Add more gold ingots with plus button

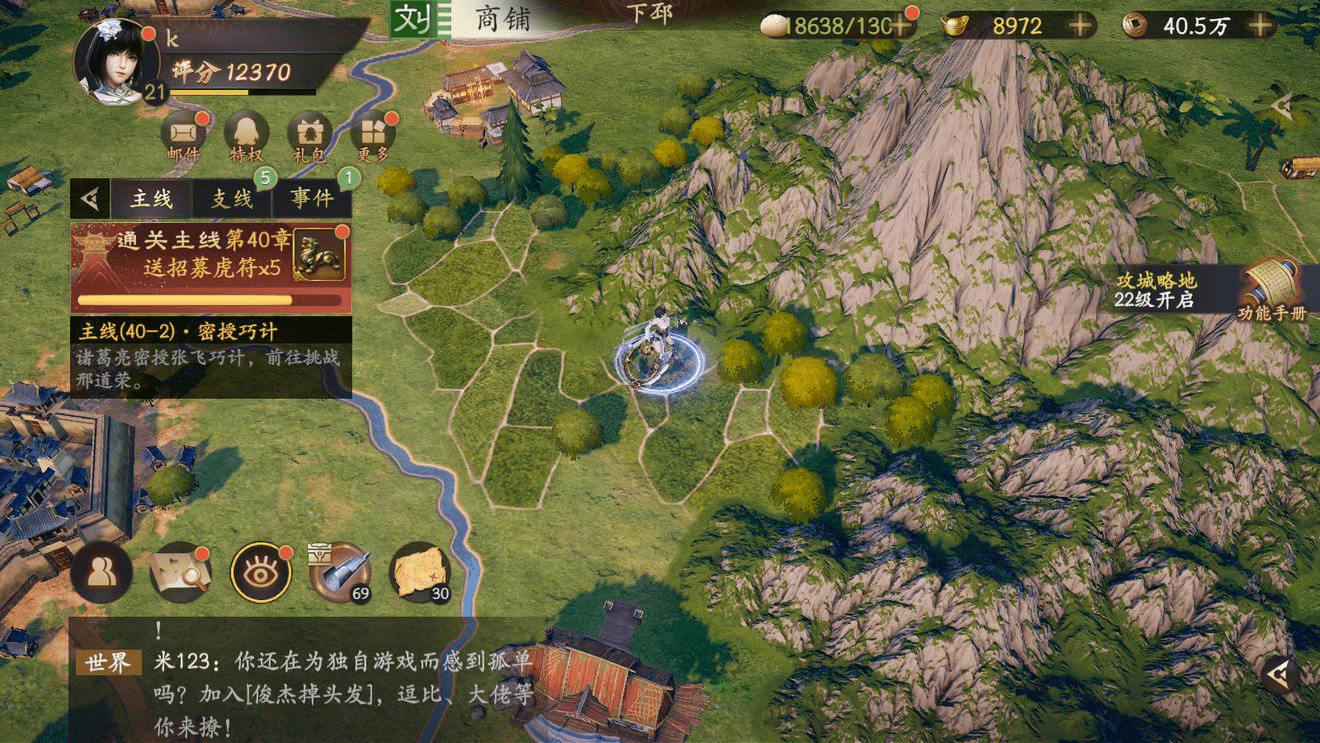(1080, 26)
